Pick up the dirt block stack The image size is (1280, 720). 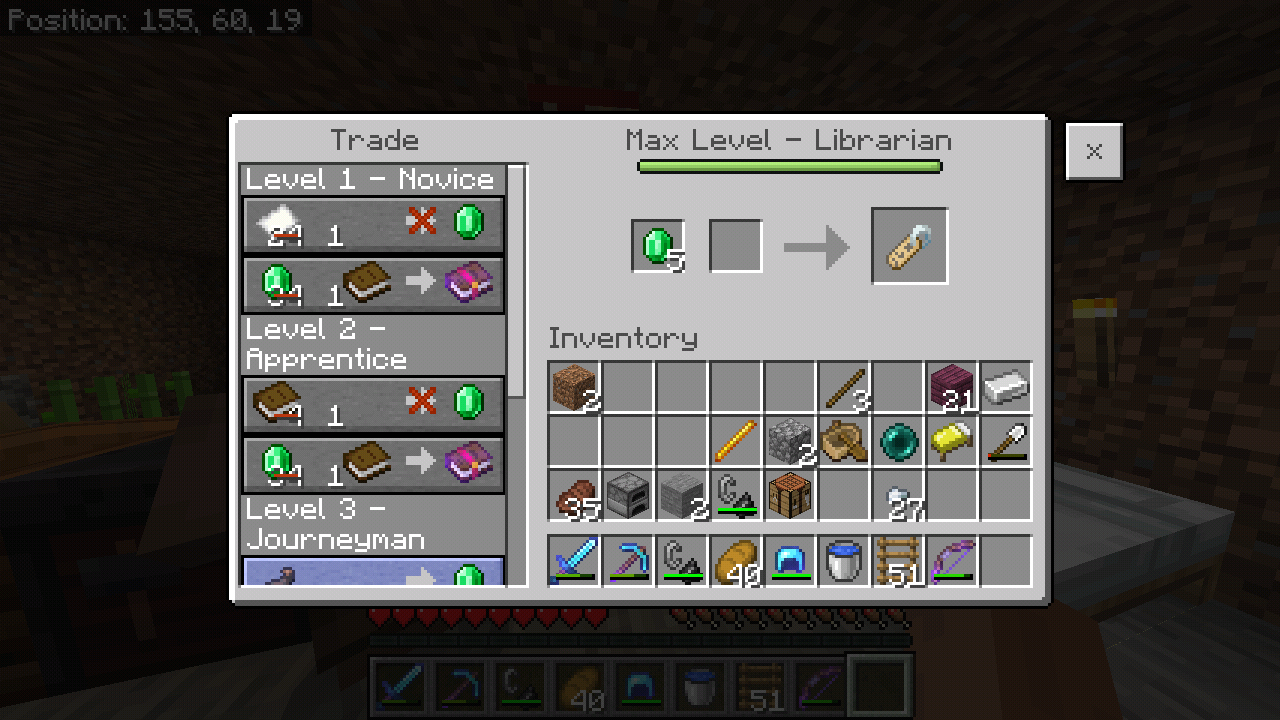(x=574, y=388)
